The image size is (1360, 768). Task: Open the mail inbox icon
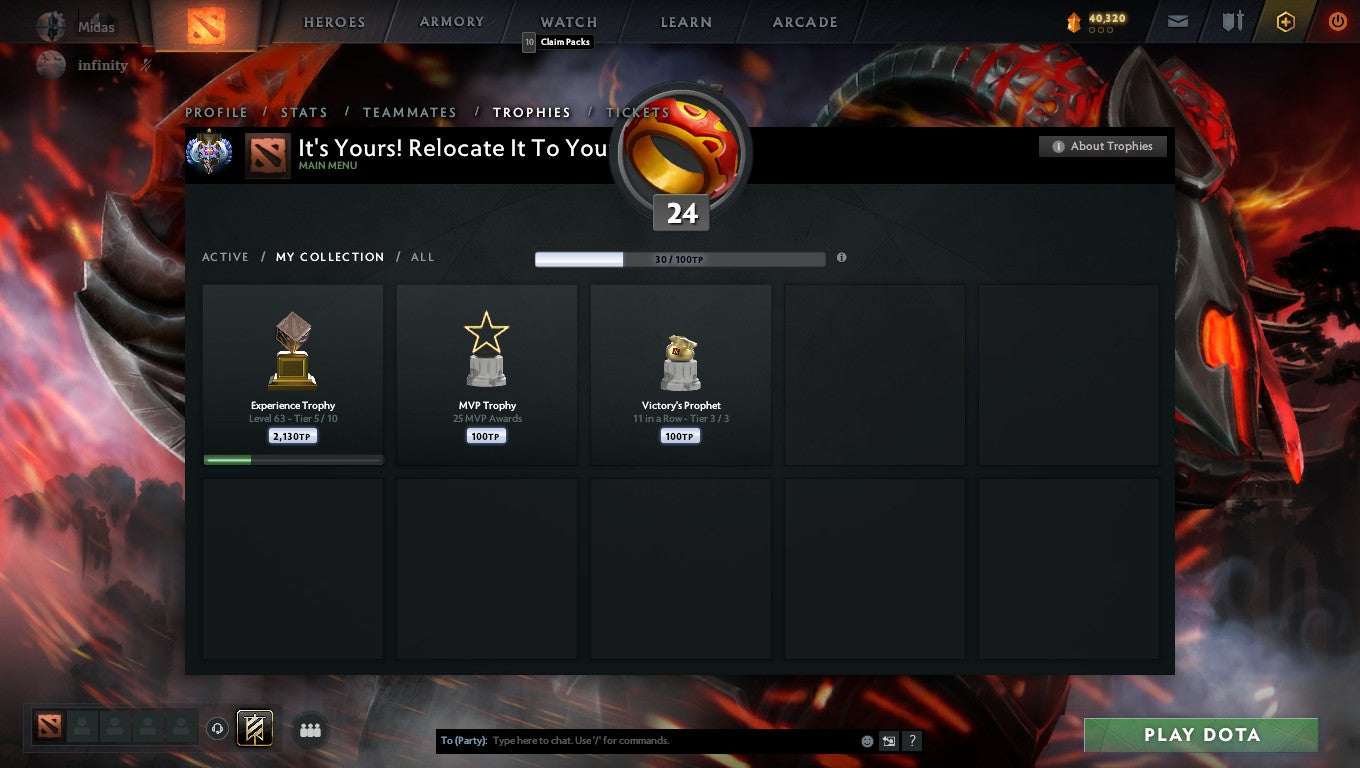click(1176, 21)
